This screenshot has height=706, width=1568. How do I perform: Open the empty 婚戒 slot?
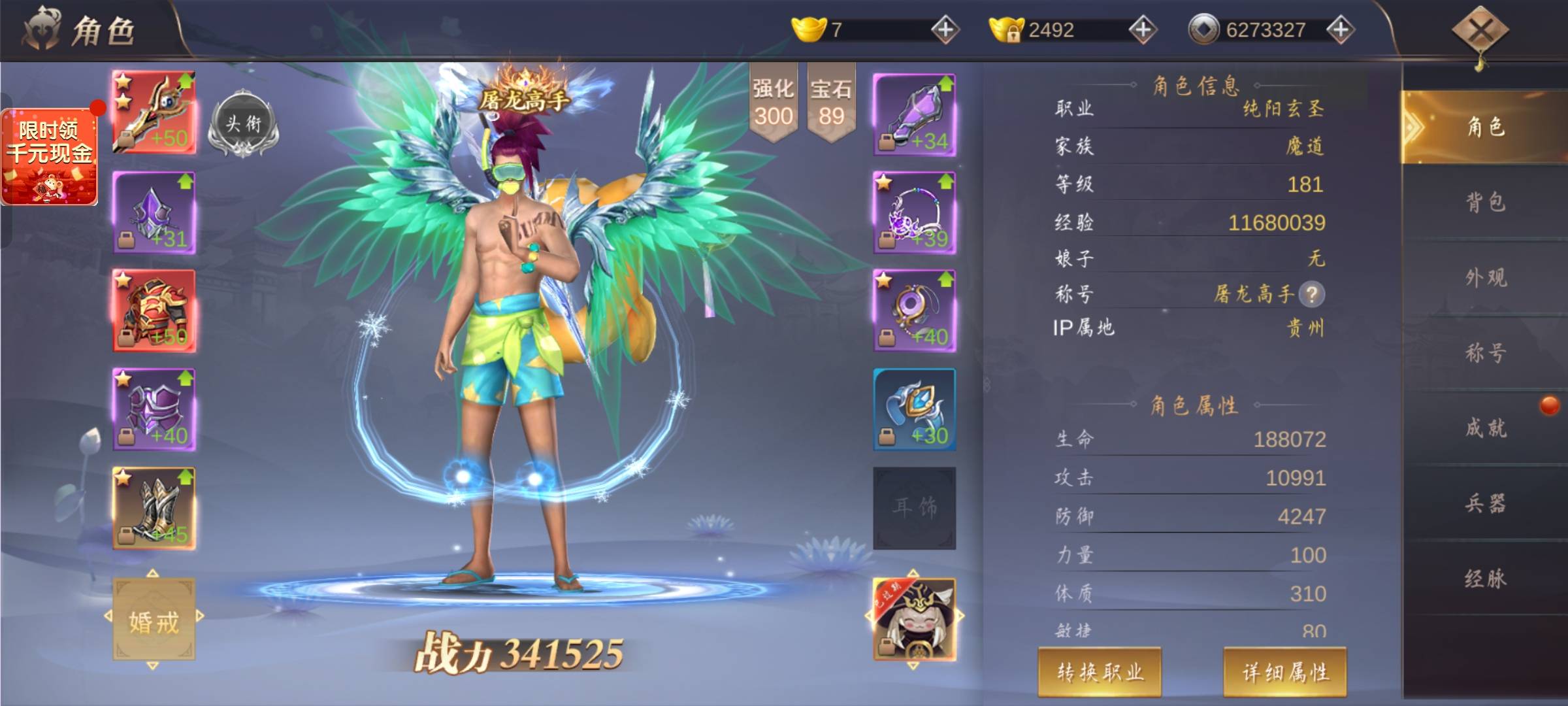tap(154, 620)
